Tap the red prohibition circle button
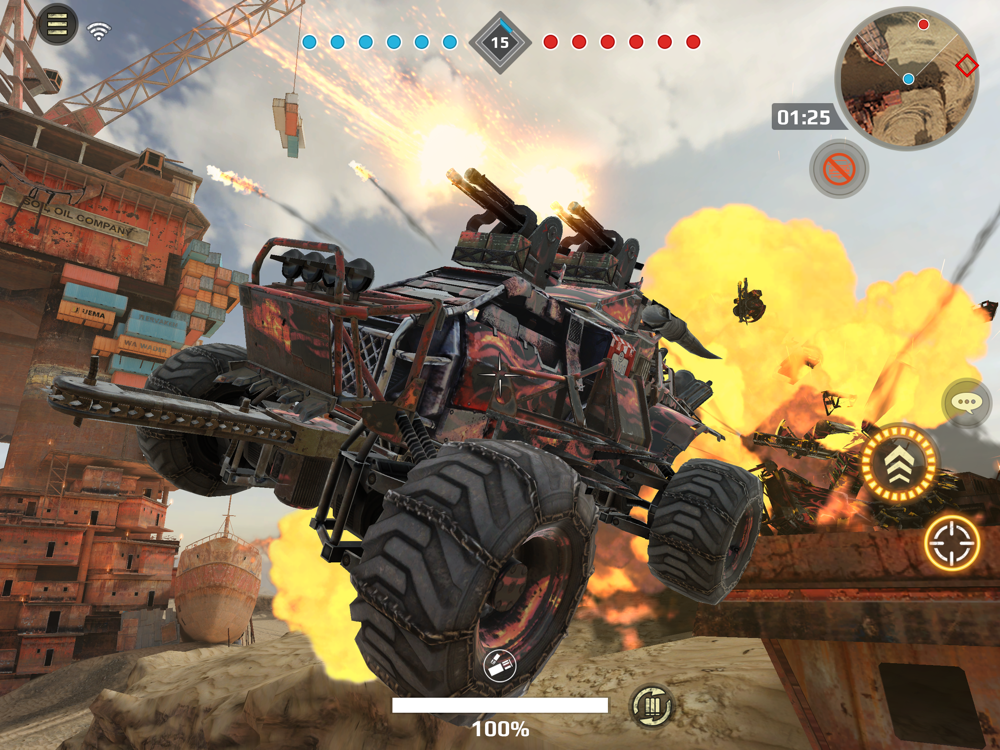Screen dimensions: 1000x750 pyautogui.click(x=838, y=168)
